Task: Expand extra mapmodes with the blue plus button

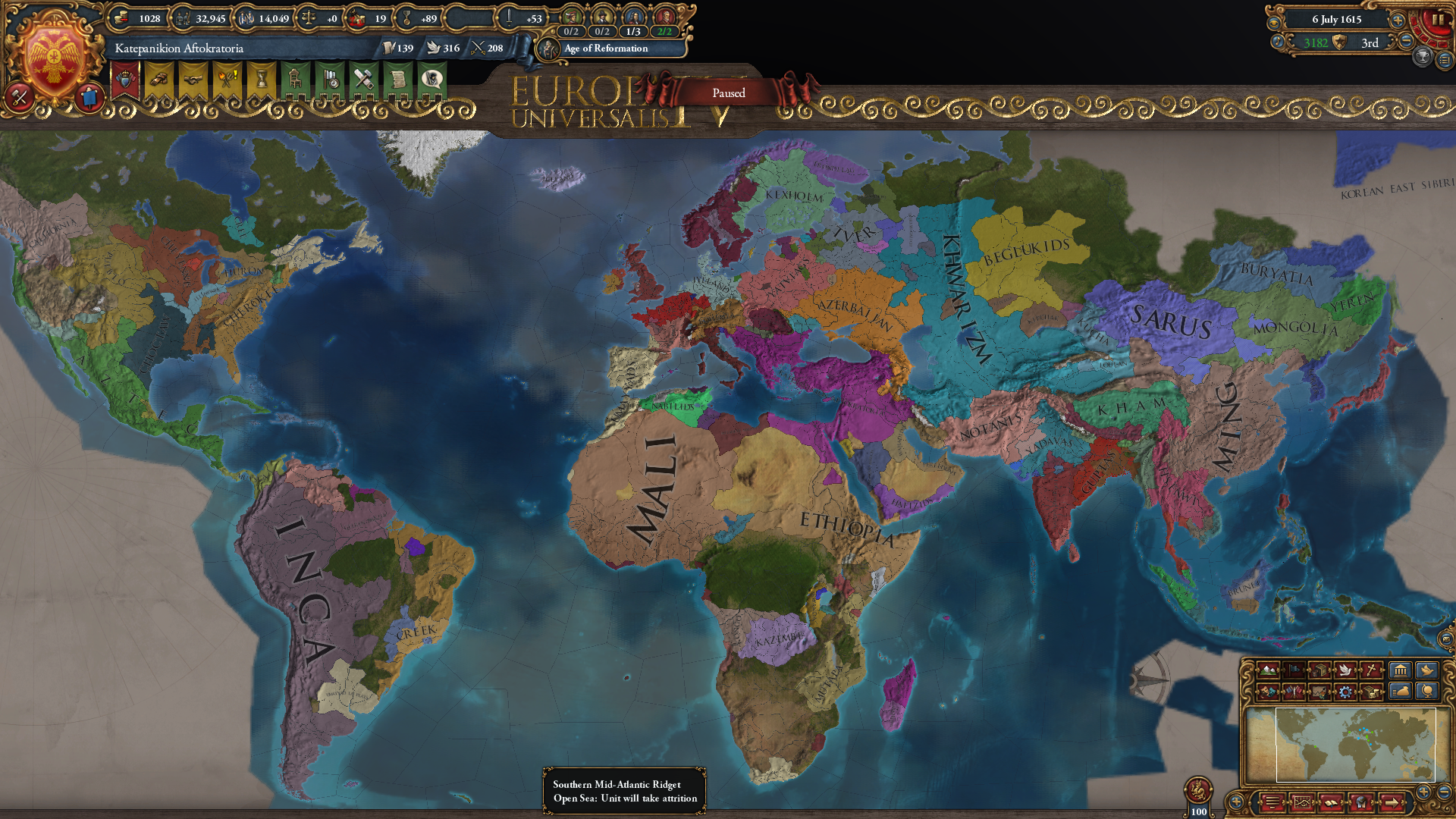Action: (x=1235, y=802)
